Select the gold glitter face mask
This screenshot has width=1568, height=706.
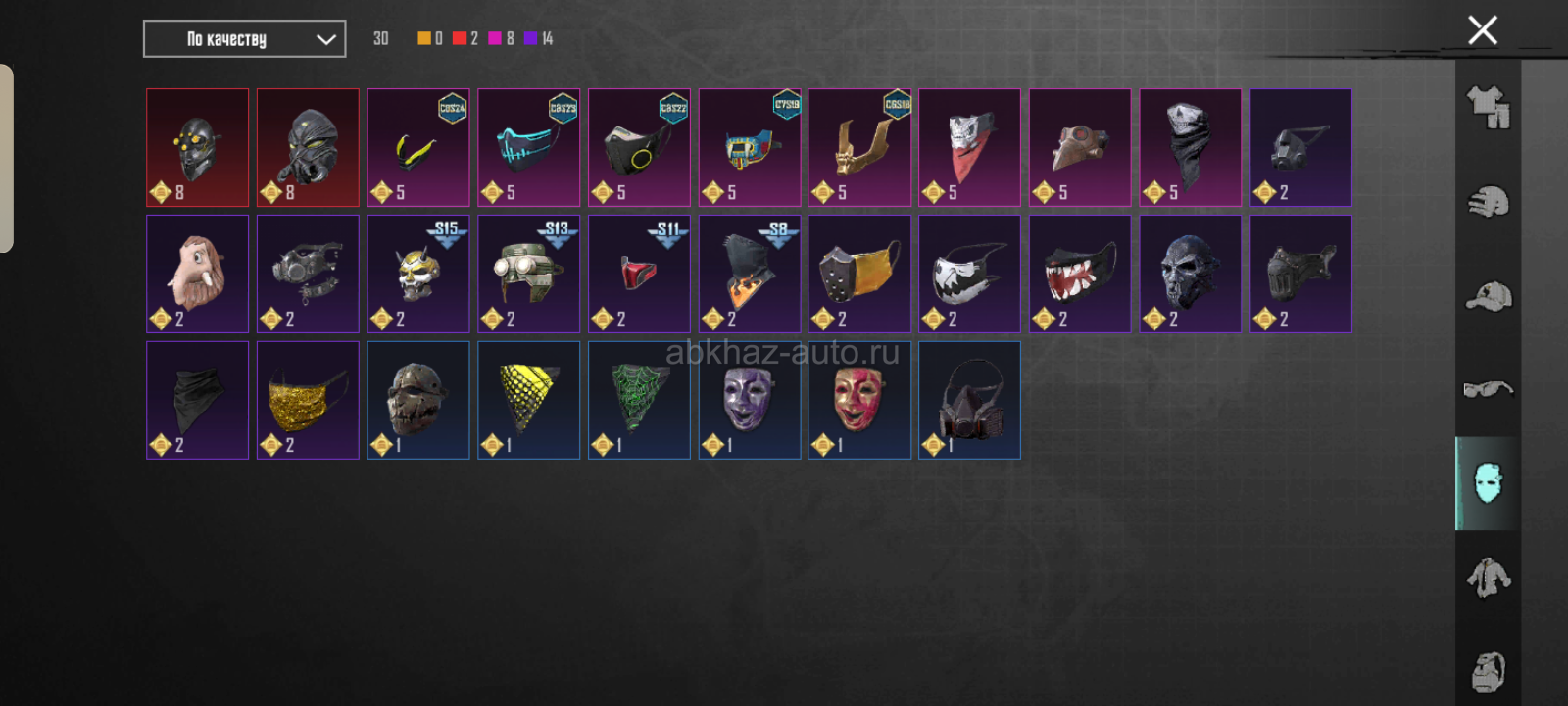(308, 400)
